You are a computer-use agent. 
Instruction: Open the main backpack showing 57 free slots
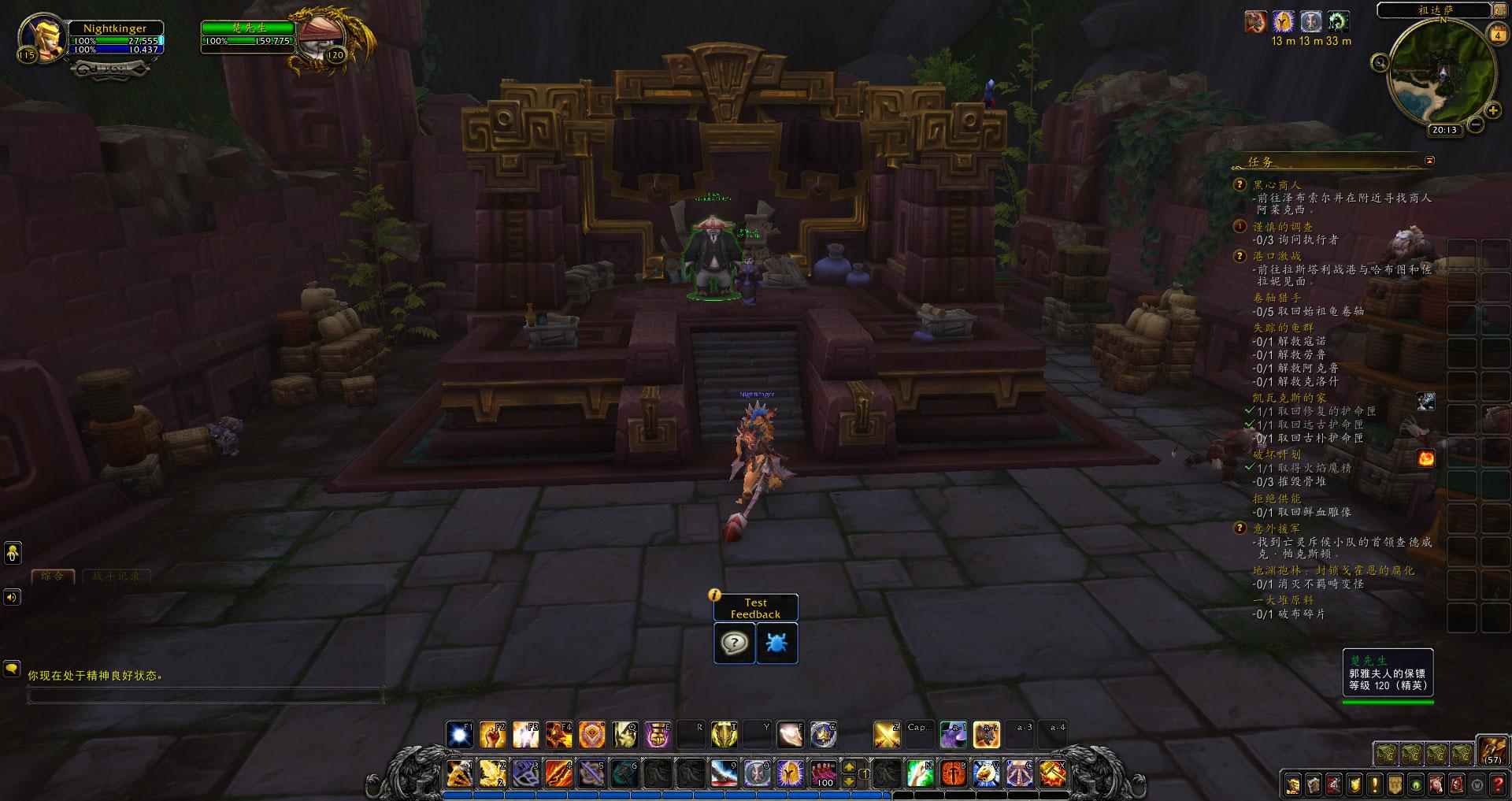[x=1492, y=751]
